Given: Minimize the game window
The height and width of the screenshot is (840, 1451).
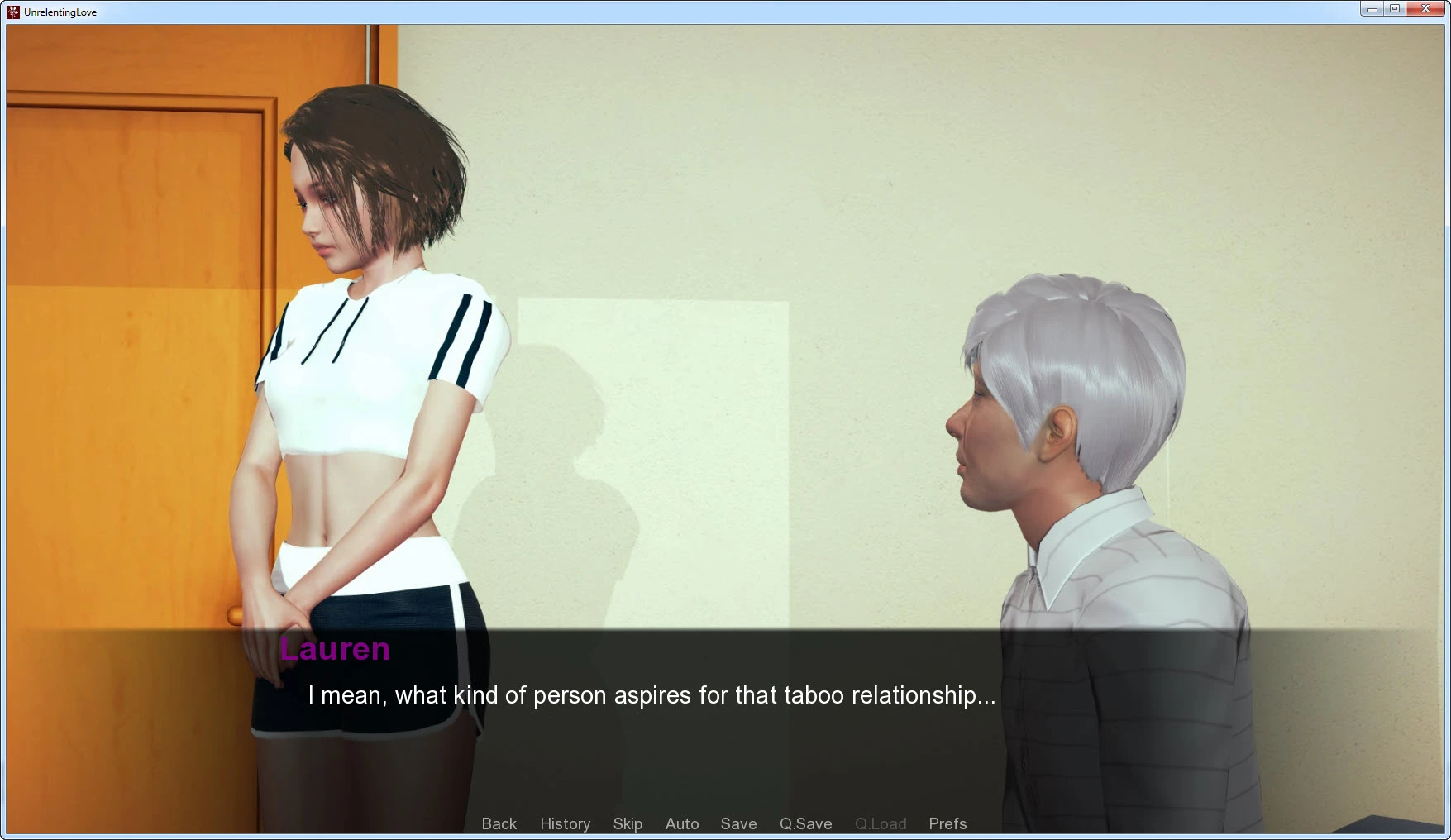Looking at the screenshot, I should coord(1372,9).
